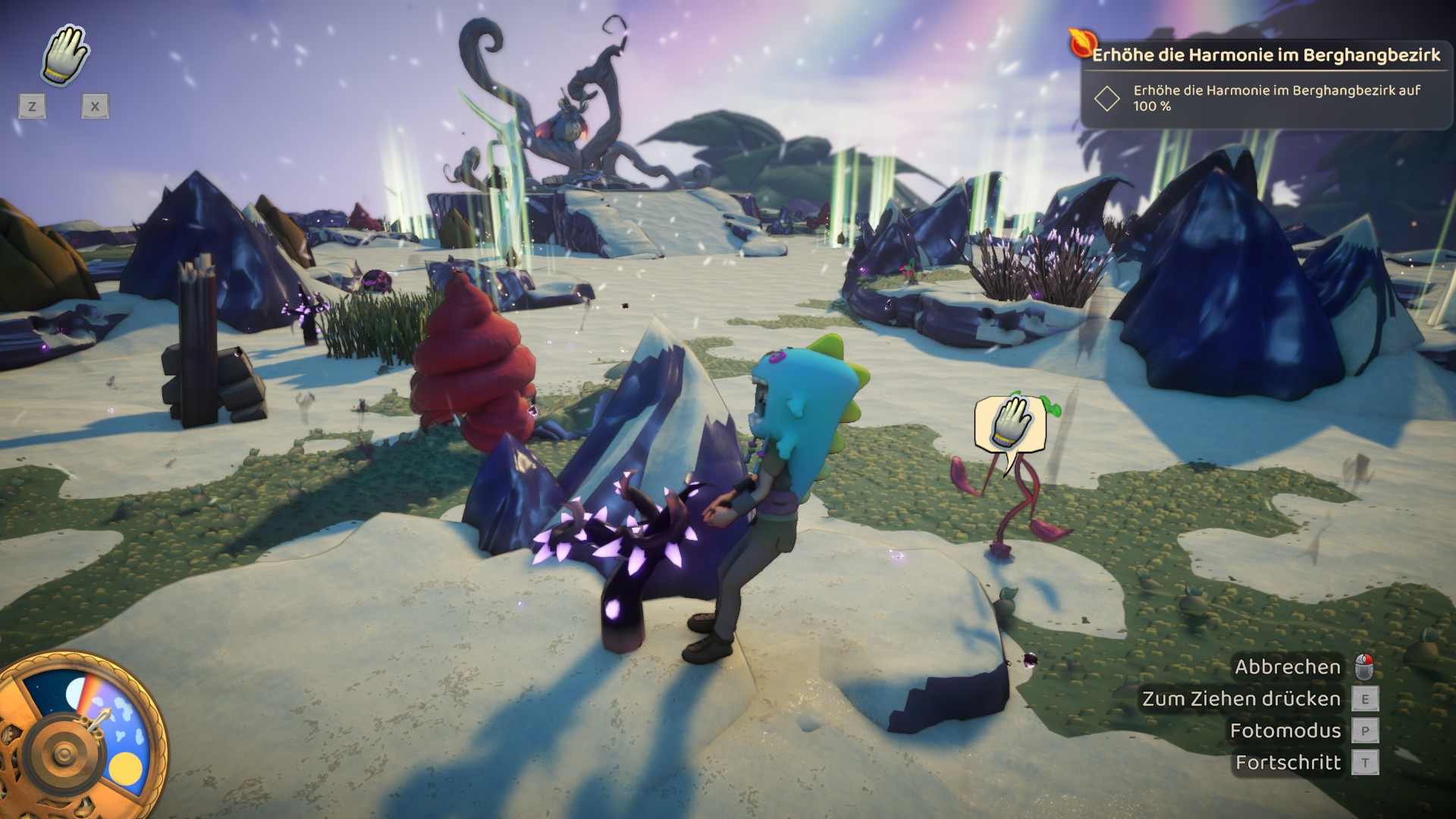Open the Harmonie im Berghangbezirk quest tracker
The height and width of the screenshot is (819, 1456).
tap(1265, 56)
